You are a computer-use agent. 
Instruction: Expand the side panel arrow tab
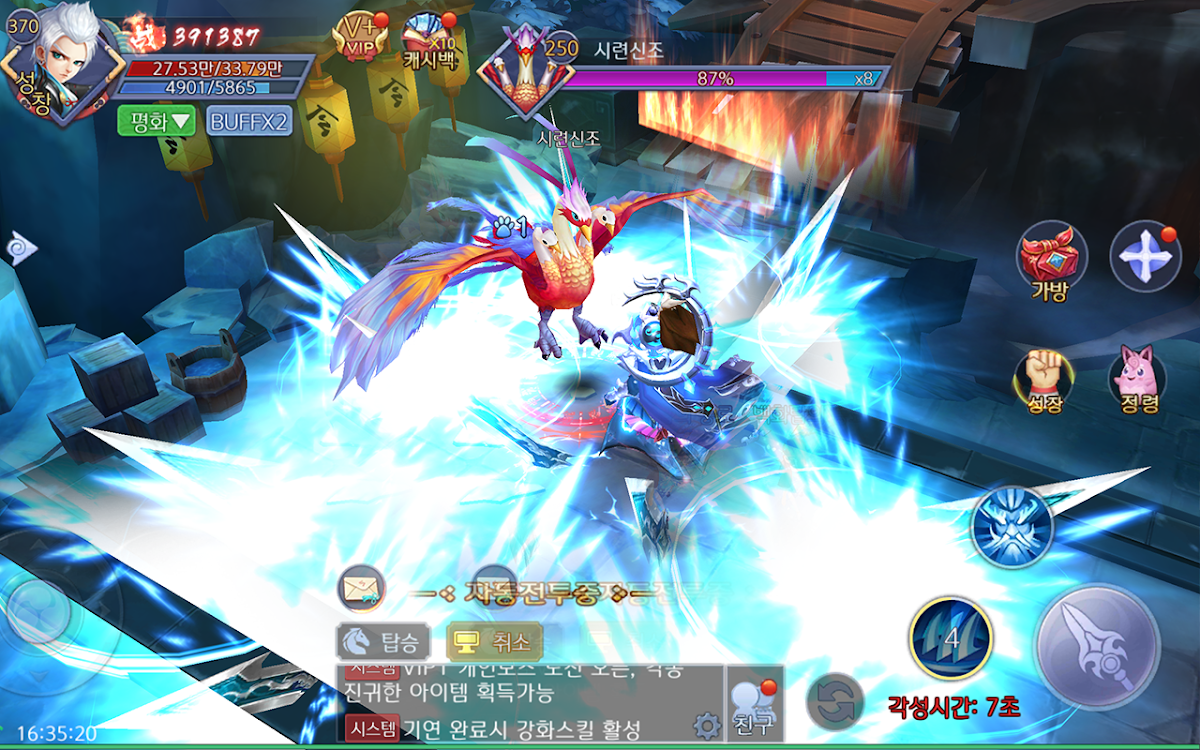(x=18, y=247)
